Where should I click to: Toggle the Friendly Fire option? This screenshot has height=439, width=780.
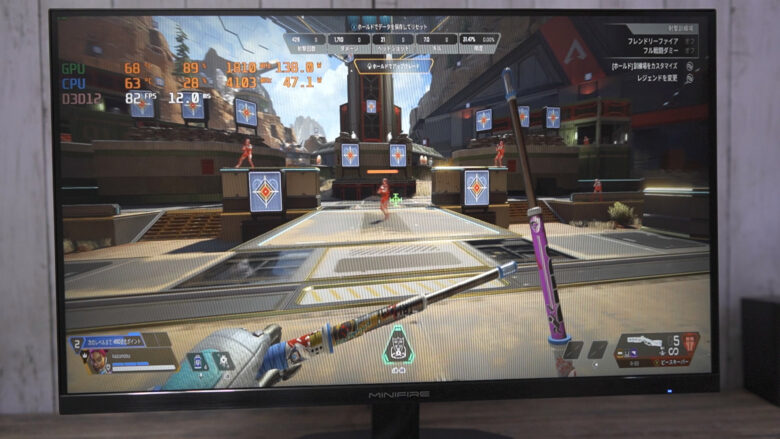point(655,42)
